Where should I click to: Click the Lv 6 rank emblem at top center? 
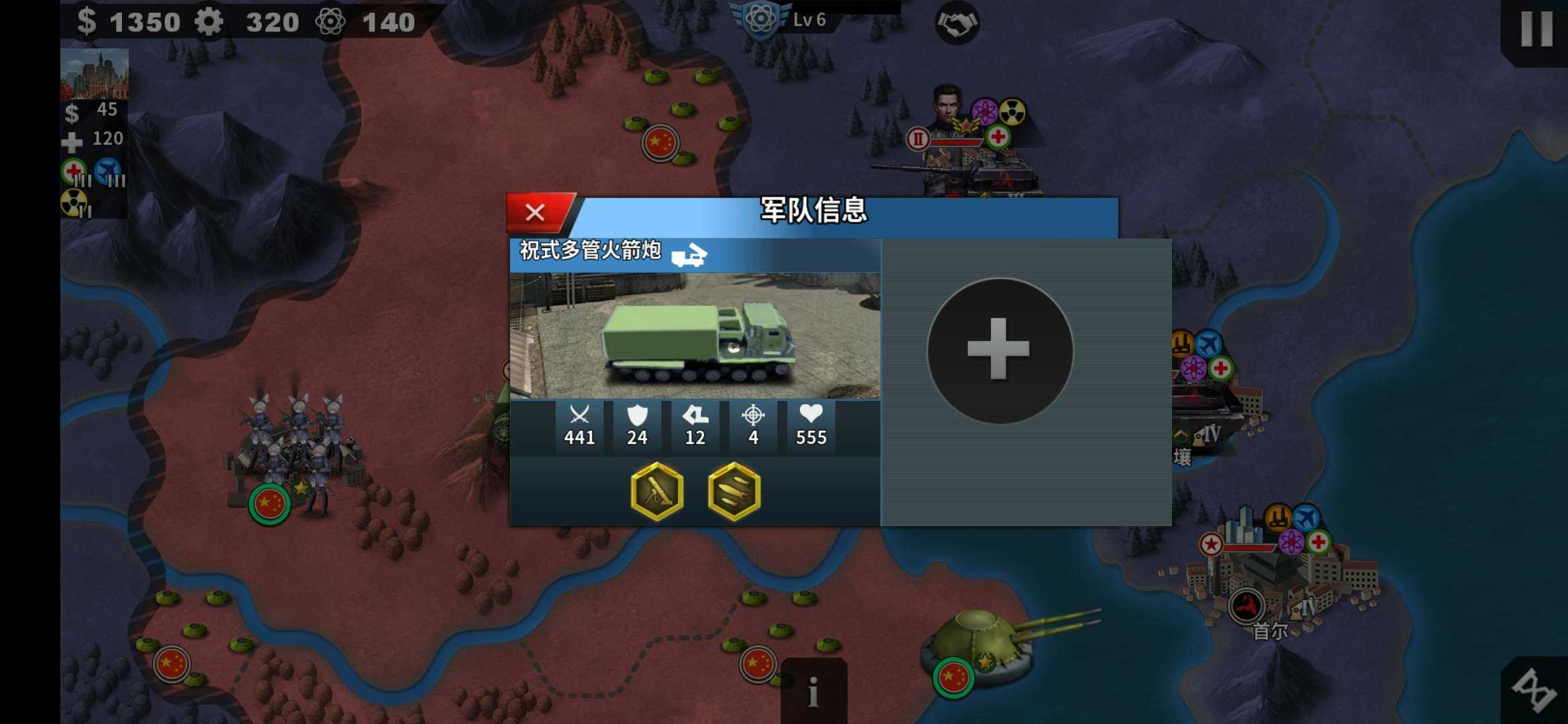[x=761, y=19]
